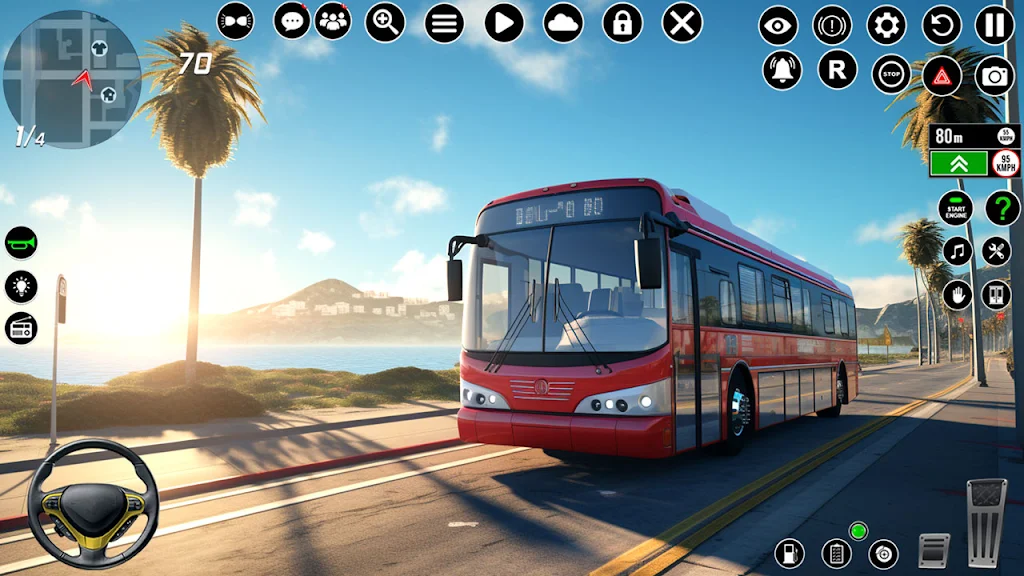Click the magnifier zoom-in icon

pos(385,22)
